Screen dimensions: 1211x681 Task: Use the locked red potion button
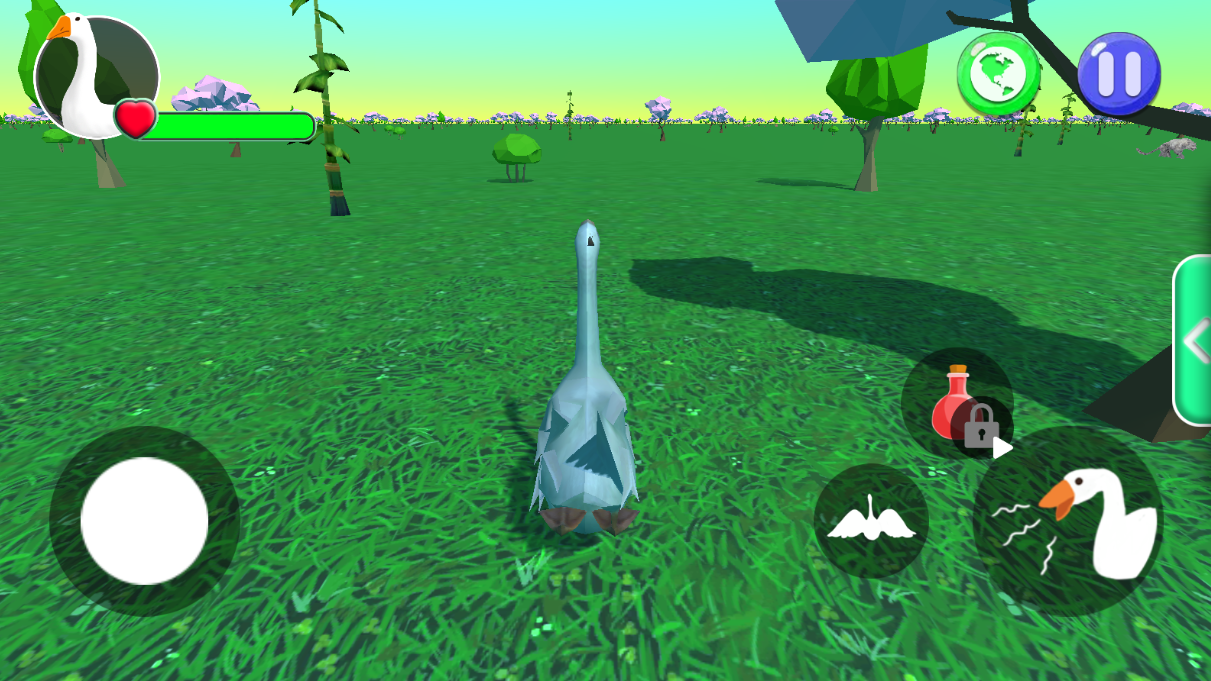pyautogui.click(x=957, y=404)
